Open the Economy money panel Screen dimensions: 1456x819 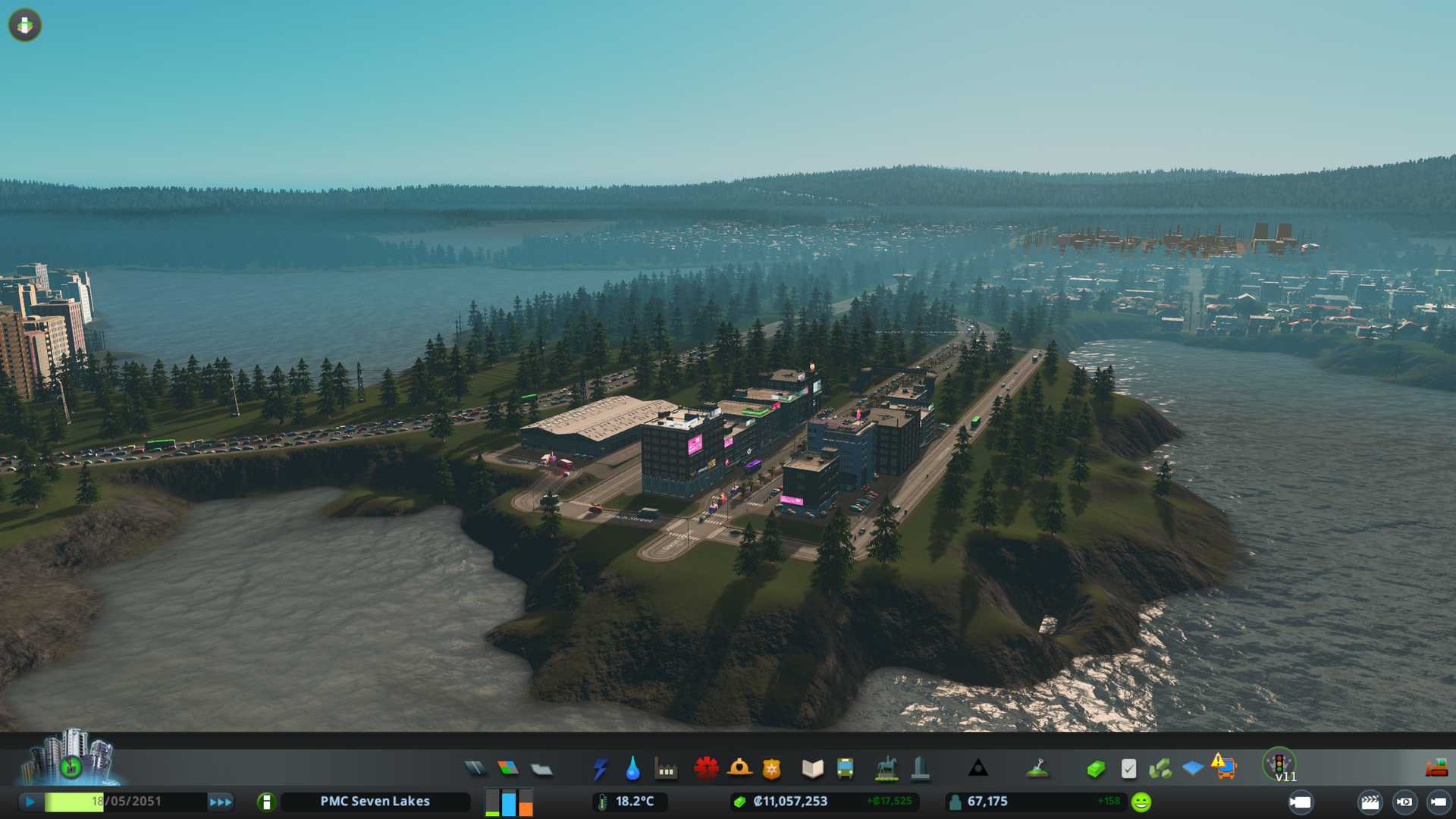(x=1096, y=769)
